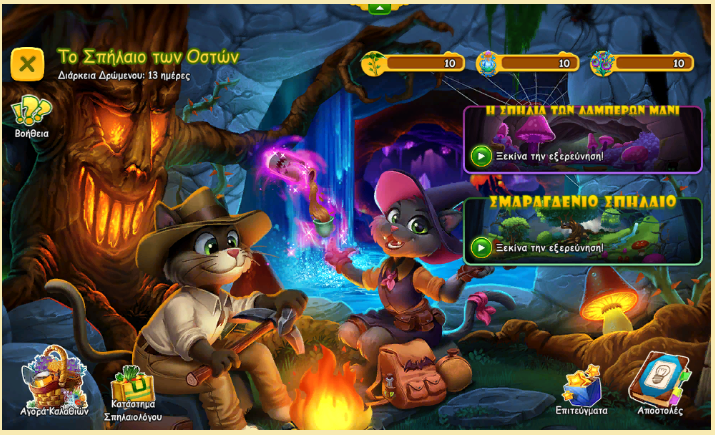Open the Βοήθεια help icon
Image resolution: width=715 pixels, height=435 pixels.
click(x=31, y=112)
